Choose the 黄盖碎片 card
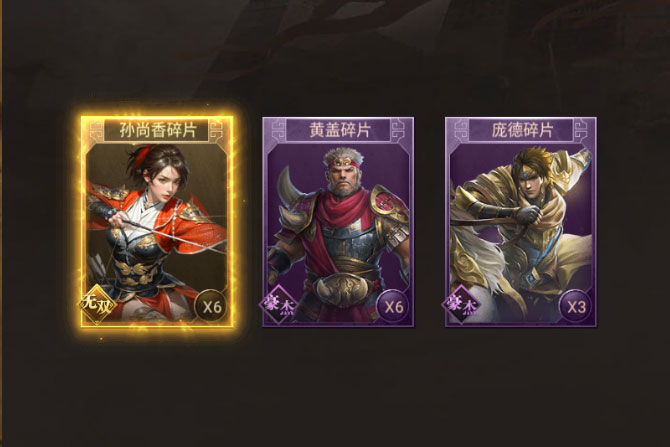Image resolution: width=670 pixels, height=447 pixels. click(x=339, y=222)
